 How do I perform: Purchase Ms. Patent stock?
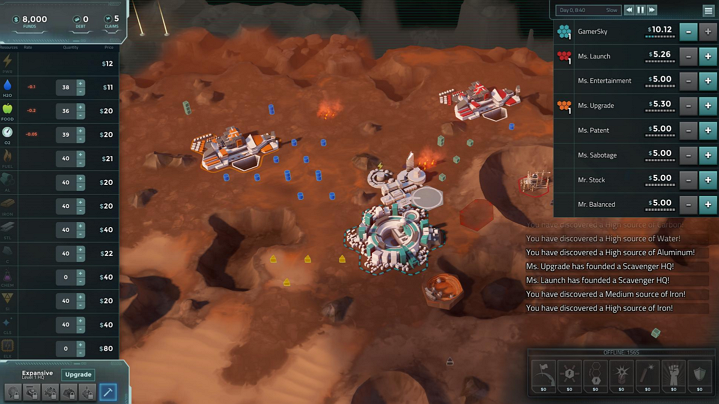point(708,130)
